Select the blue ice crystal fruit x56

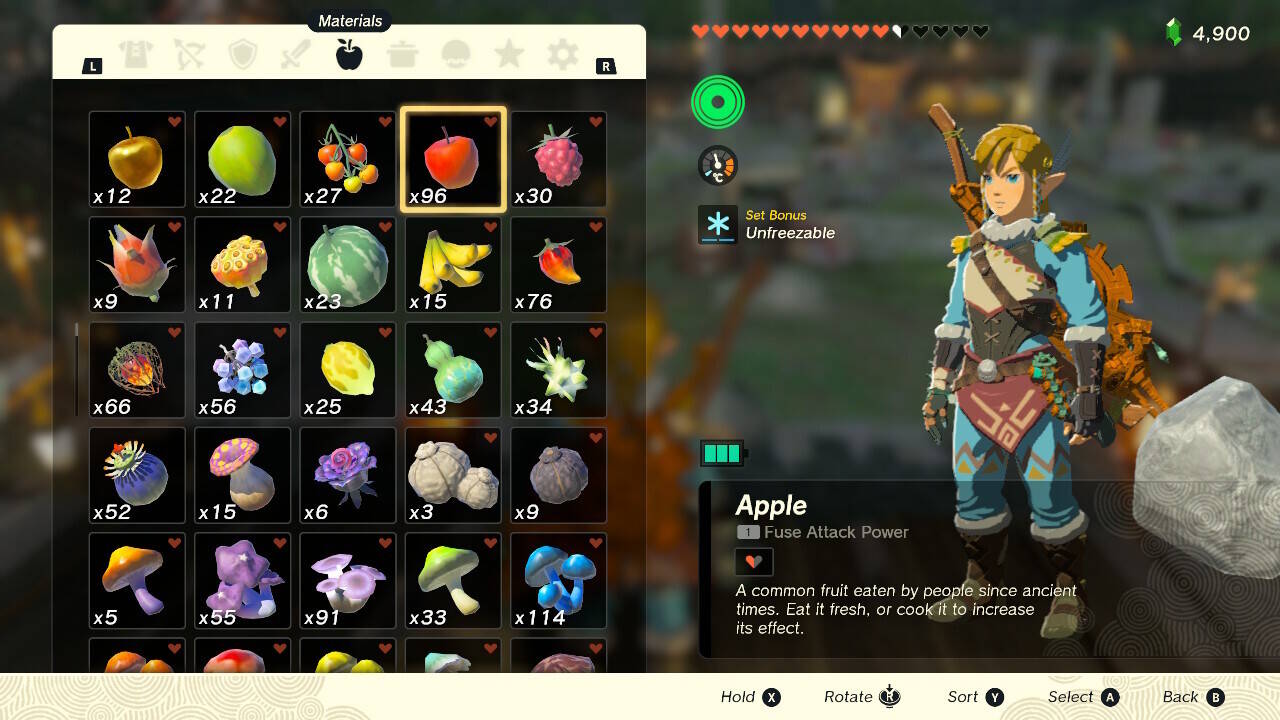(x=242, y=370)
